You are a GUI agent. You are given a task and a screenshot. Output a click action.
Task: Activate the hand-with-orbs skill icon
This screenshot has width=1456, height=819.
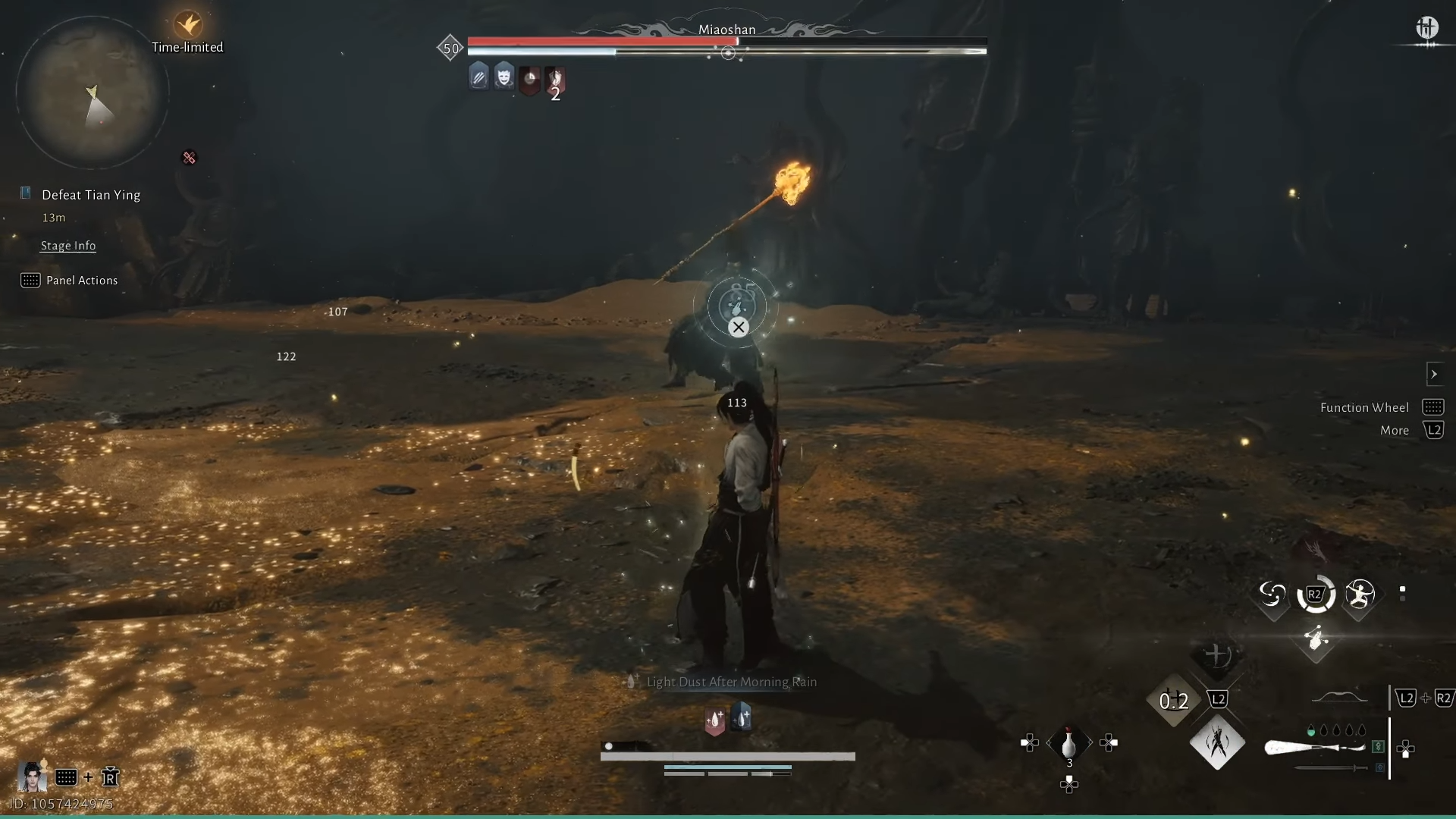(1316, 639)
